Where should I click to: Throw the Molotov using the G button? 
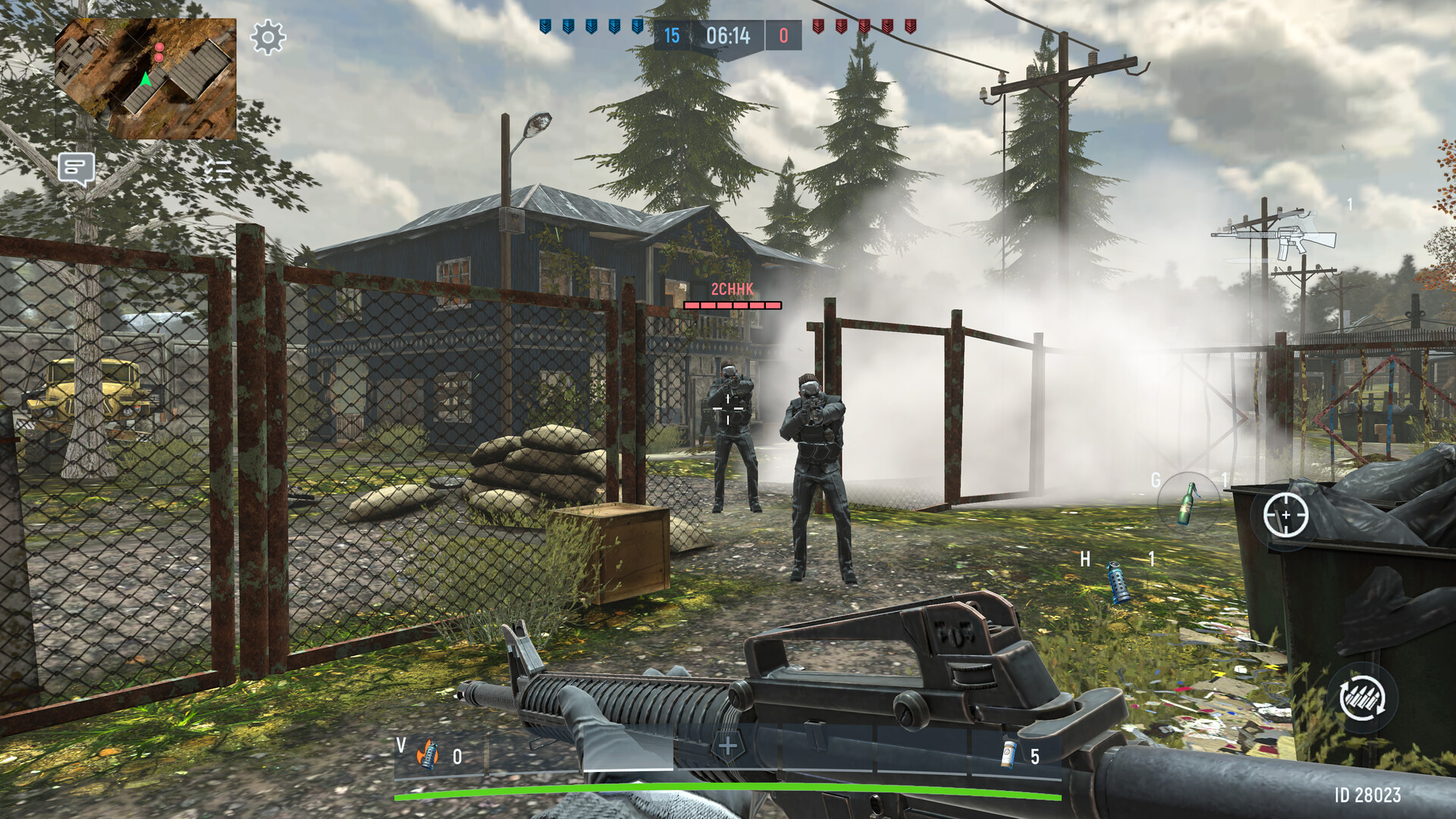click(1190, 502)
